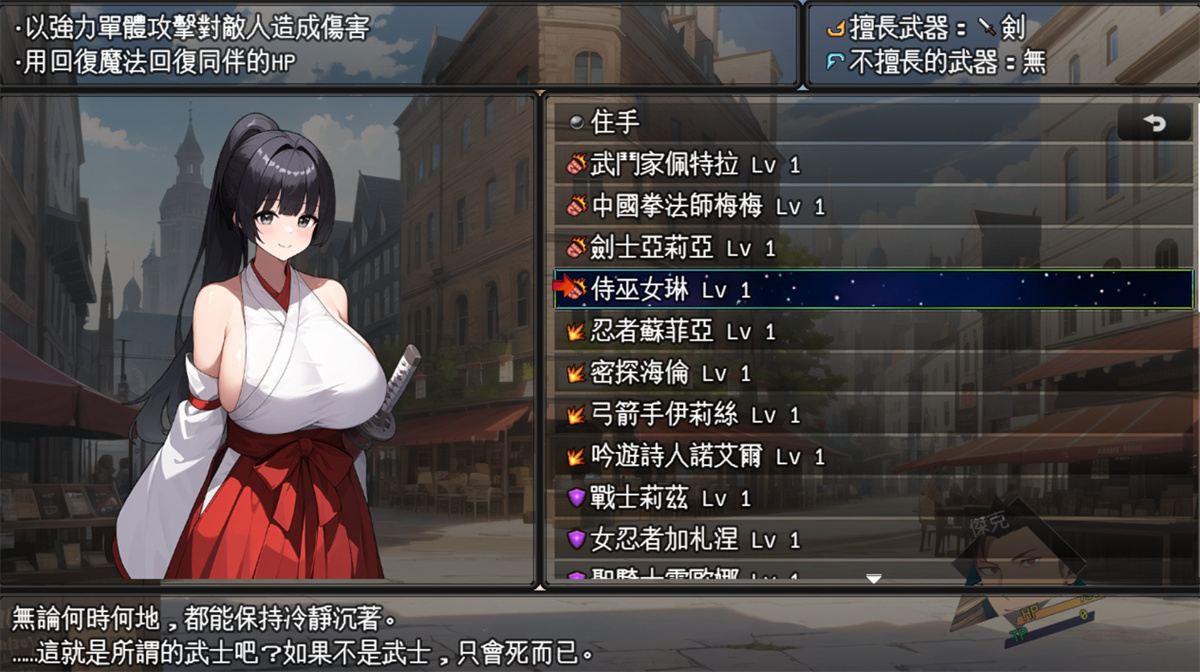This screenshot has height=672, width=1200.
Task: Click the white scroll-down arrow below the list
Action: point(874,578)
